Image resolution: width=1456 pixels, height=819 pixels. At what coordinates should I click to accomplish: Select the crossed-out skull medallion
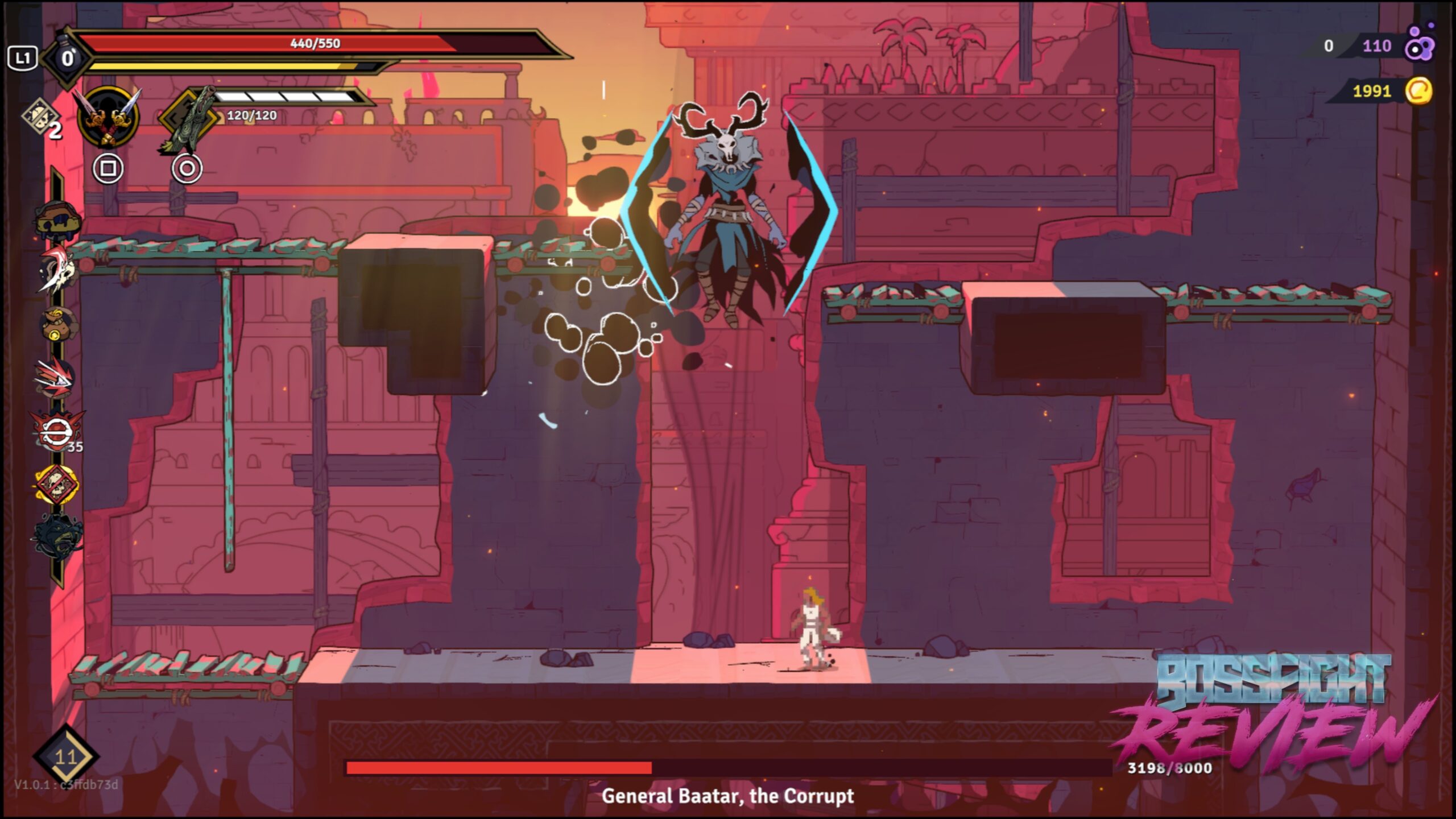coord(56,484)
